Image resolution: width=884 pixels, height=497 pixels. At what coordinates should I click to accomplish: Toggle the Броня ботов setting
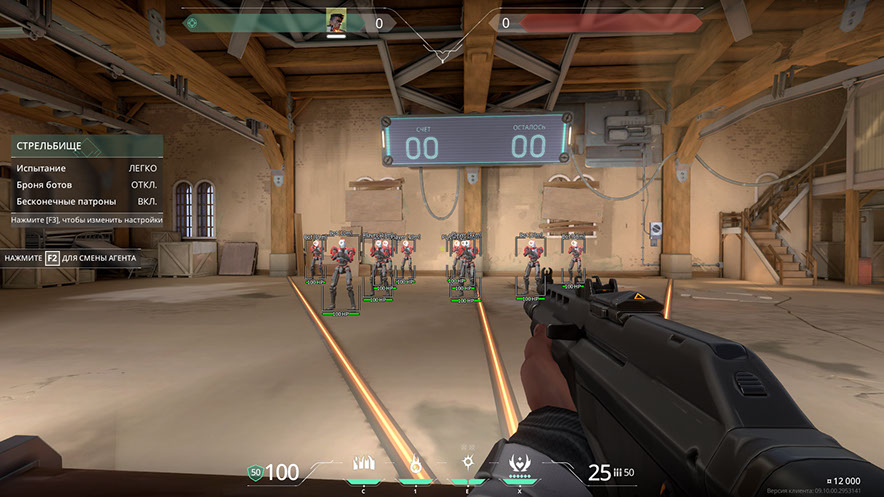(84, 185)
